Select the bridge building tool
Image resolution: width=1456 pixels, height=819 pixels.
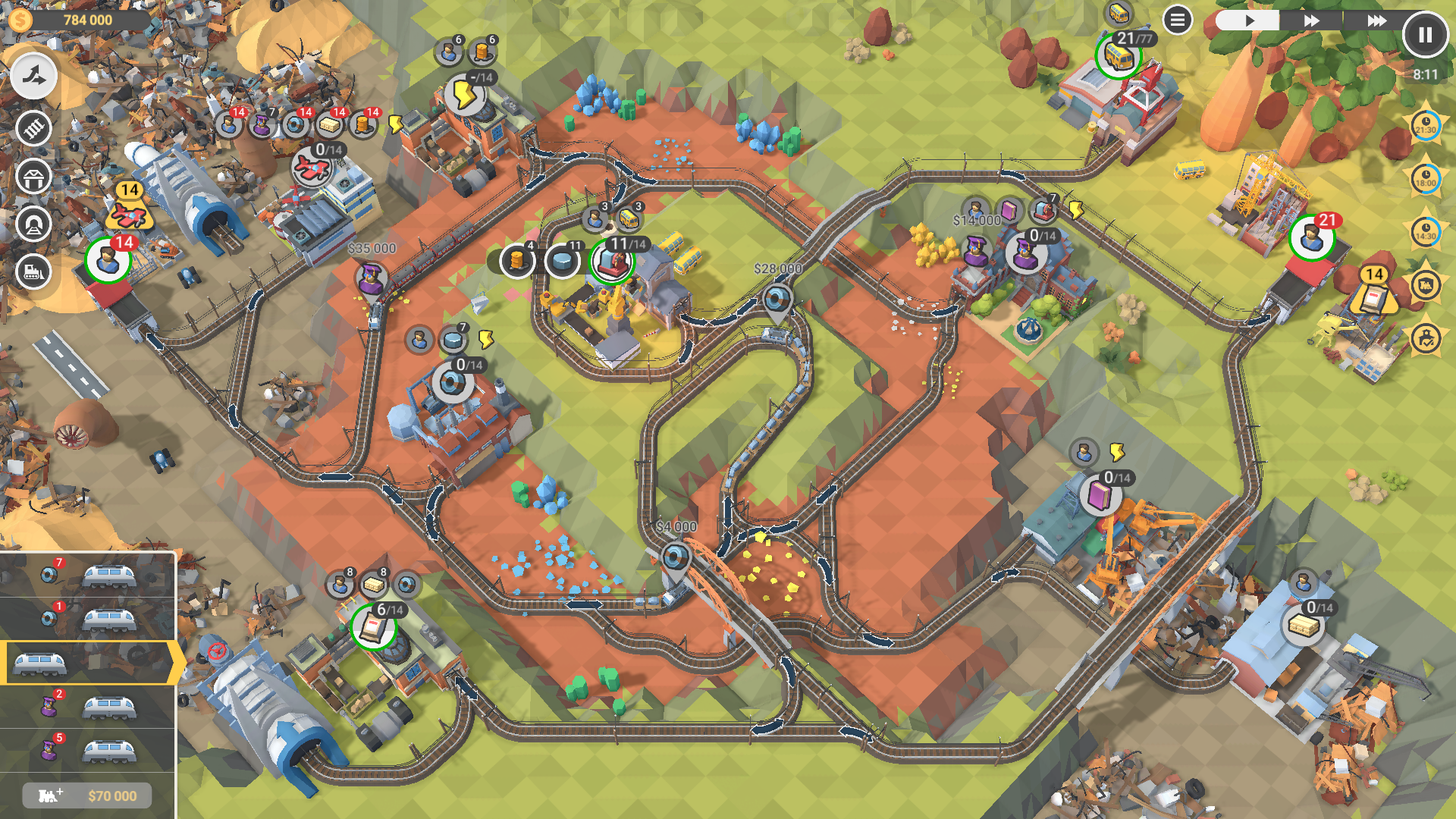point(33,177)
